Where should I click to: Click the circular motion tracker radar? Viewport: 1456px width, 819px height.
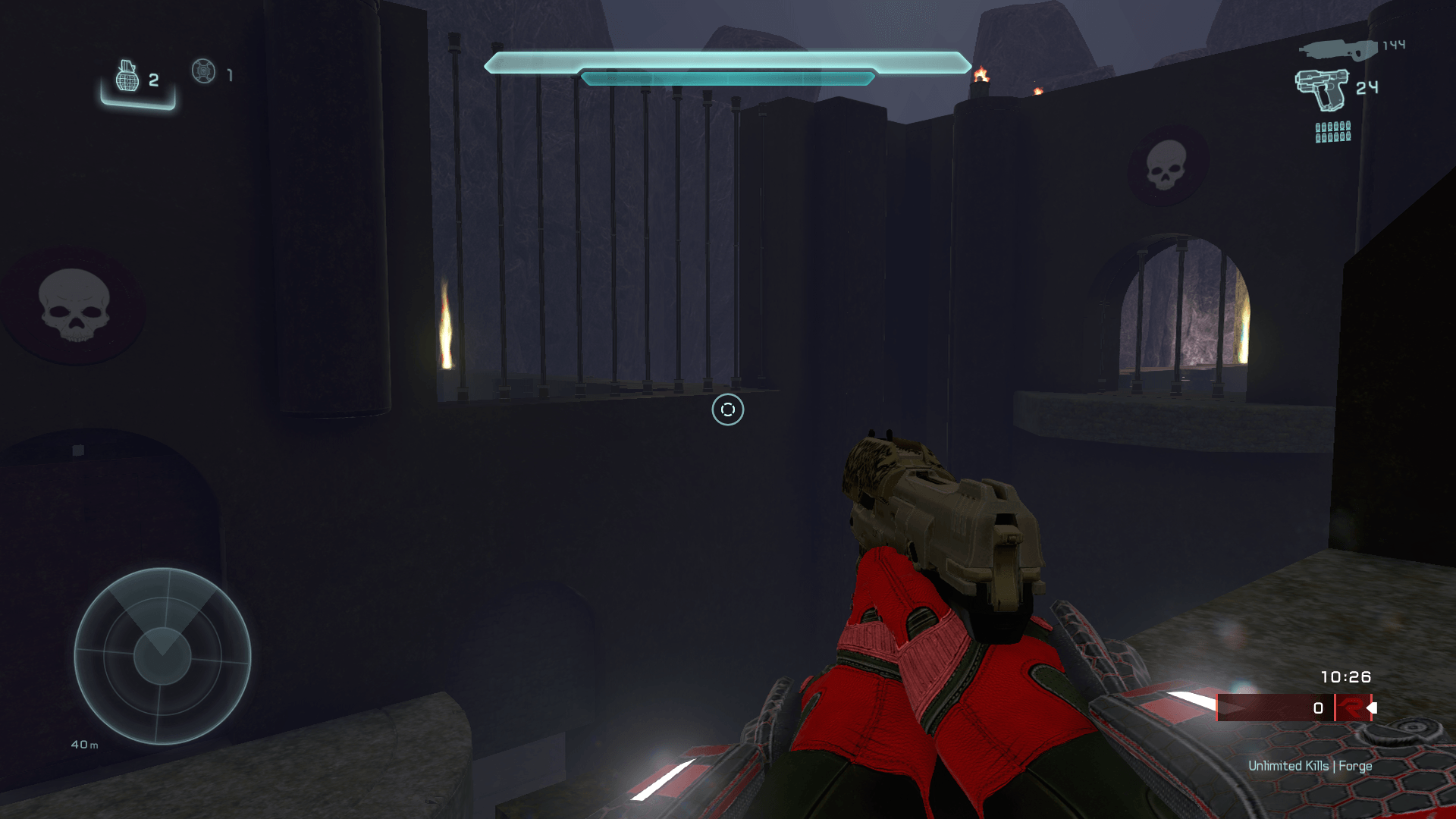[162, 656]
